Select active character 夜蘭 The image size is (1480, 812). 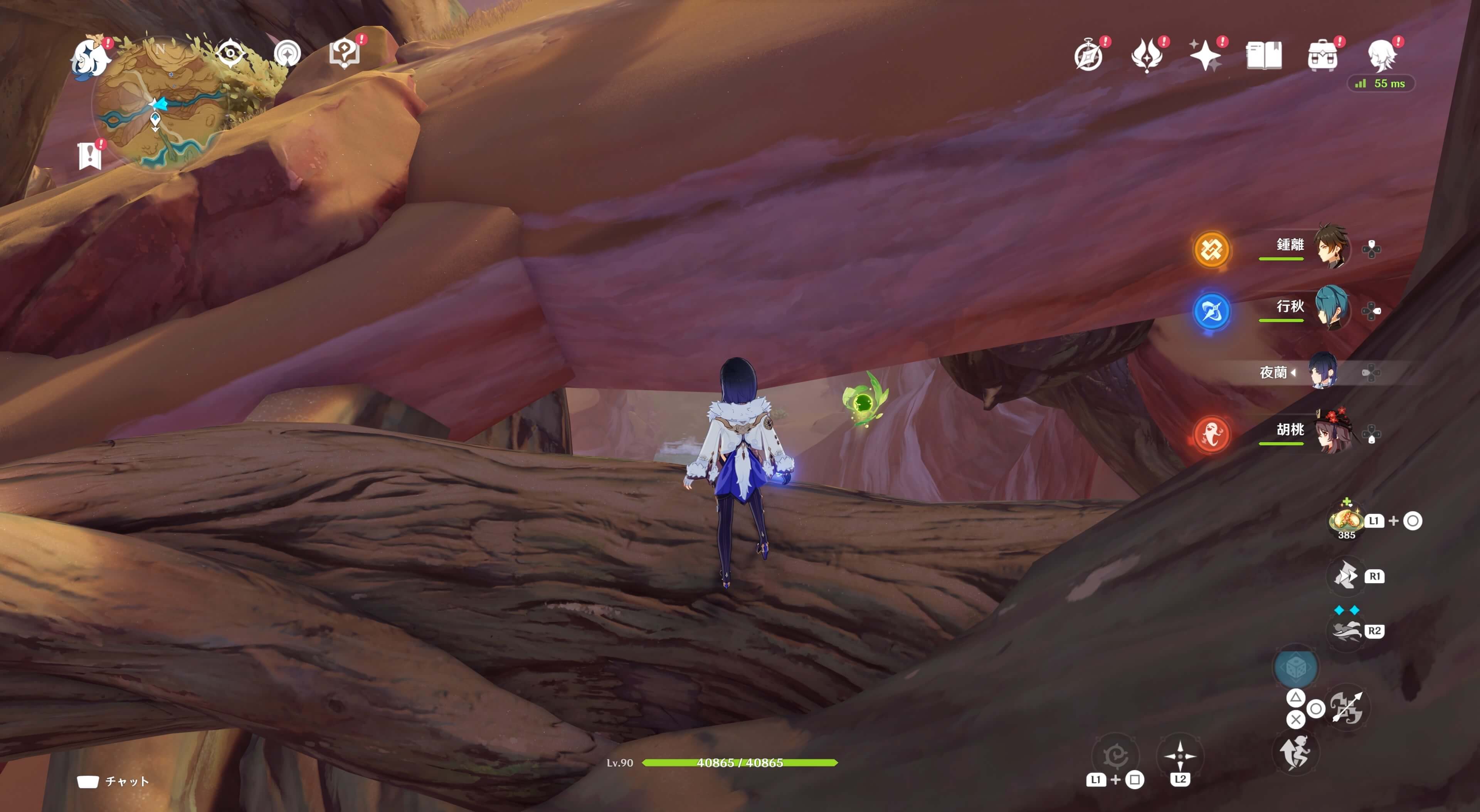click(x=1323, y=372)
